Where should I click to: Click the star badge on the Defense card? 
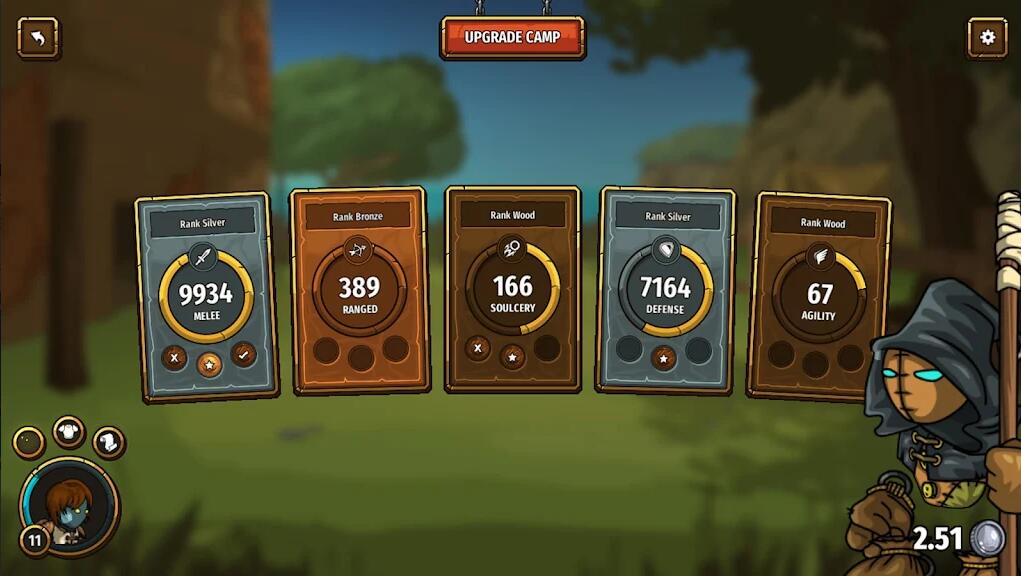pos(664,357)
